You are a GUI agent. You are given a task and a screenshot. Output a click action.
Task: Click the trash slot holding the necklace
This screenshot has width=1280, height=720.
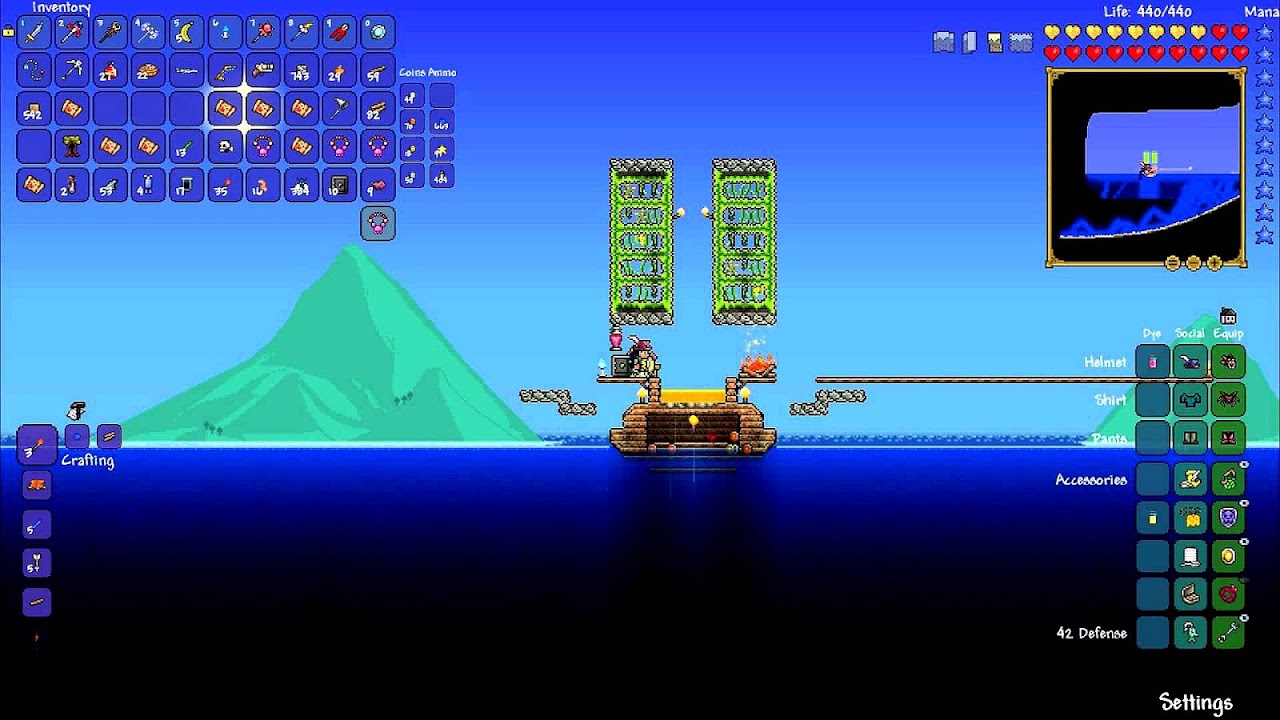378,223
